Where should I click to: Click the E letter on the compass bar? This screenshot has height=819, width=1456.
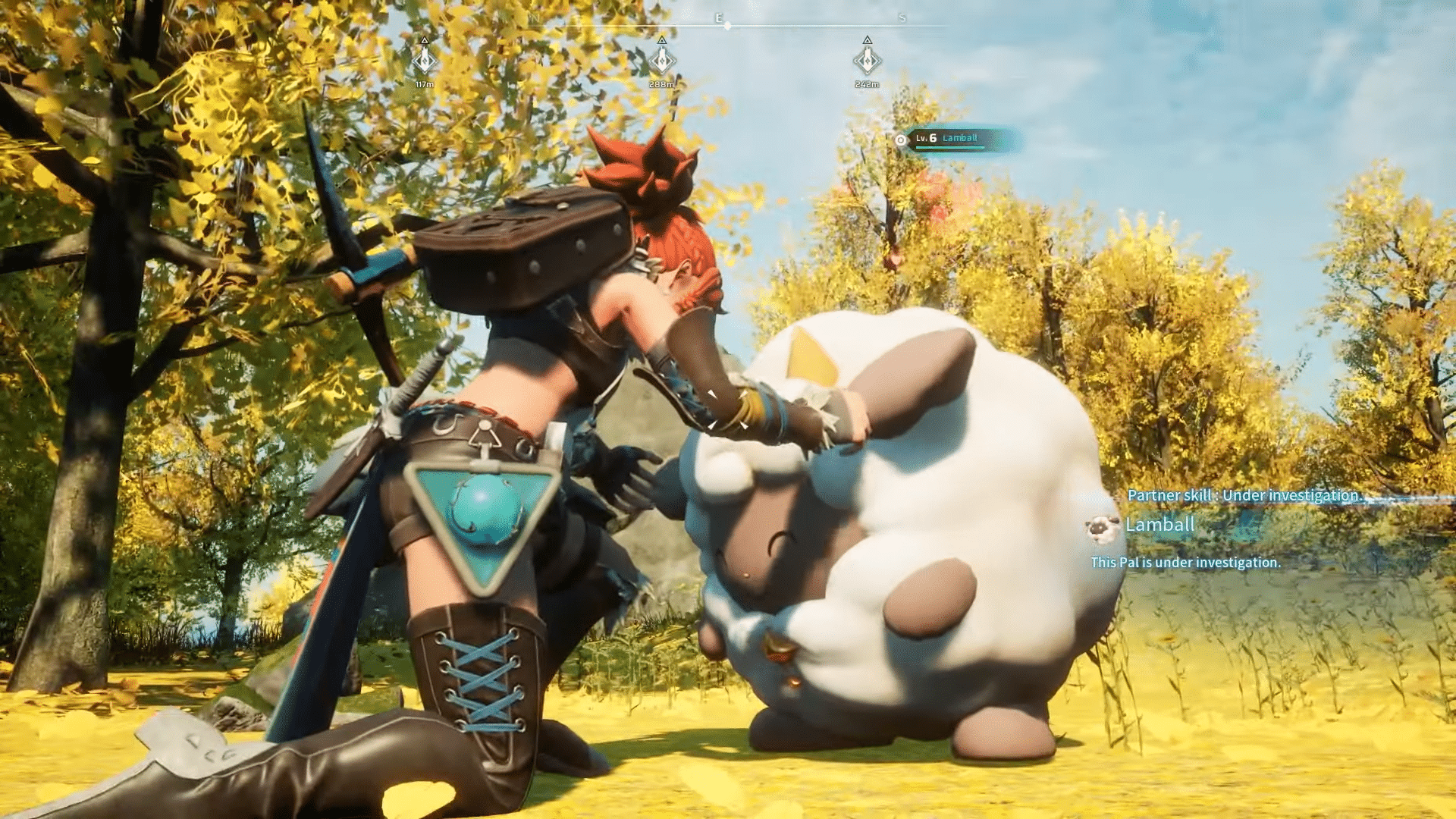tap(719, 17)
